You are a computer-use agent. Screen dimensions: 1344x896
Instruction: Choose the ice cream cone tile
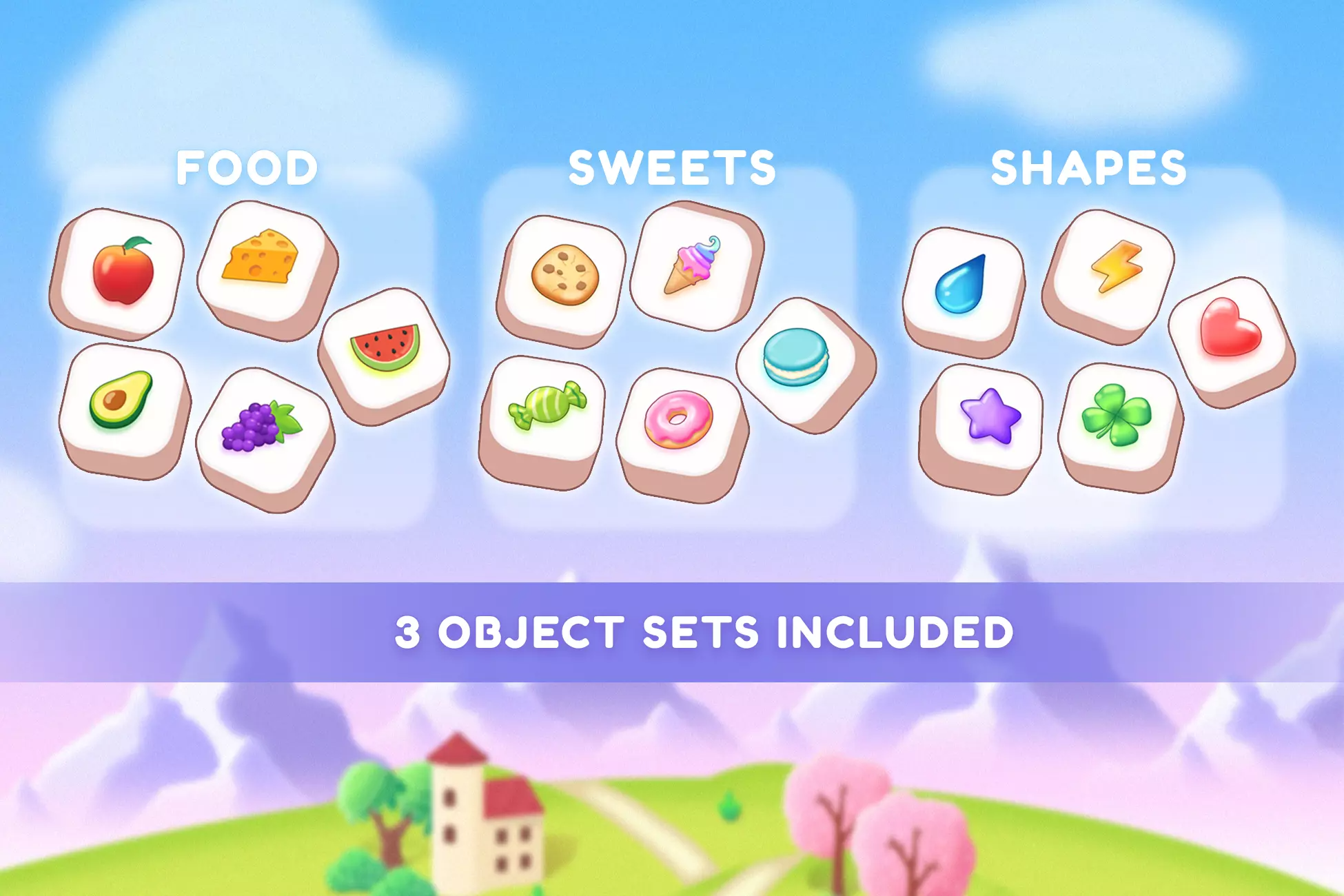pos(693,265)
